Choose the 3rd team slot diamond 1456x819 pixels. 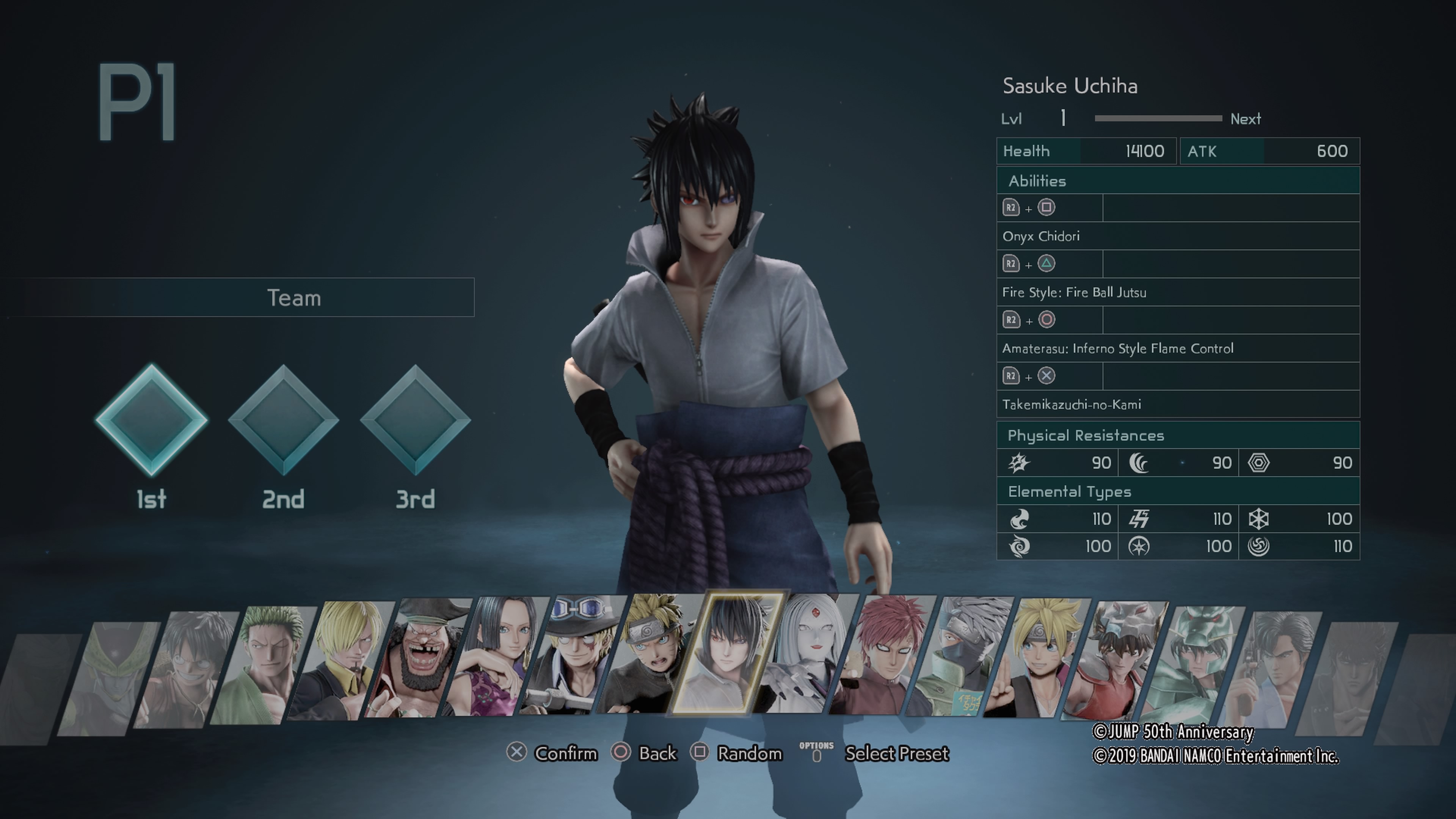(416, 420)
